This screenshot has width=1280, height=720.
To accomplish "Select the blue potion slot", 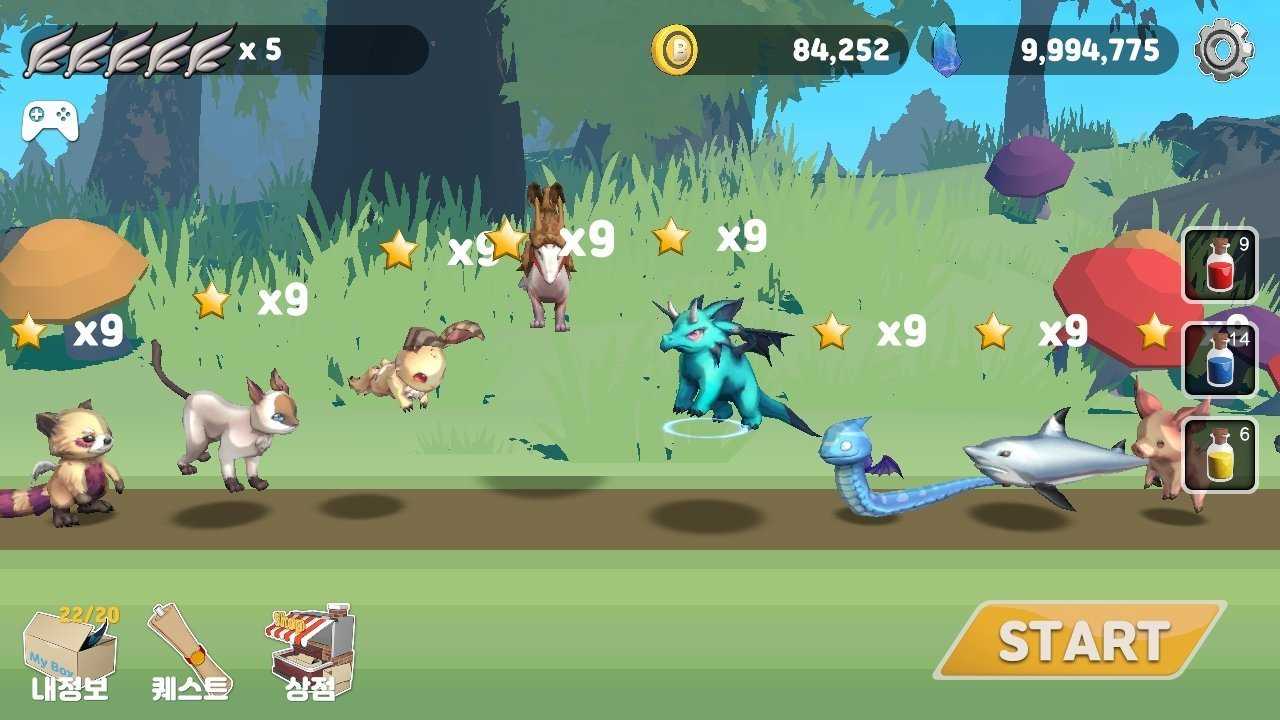I will coord(1220,360).
